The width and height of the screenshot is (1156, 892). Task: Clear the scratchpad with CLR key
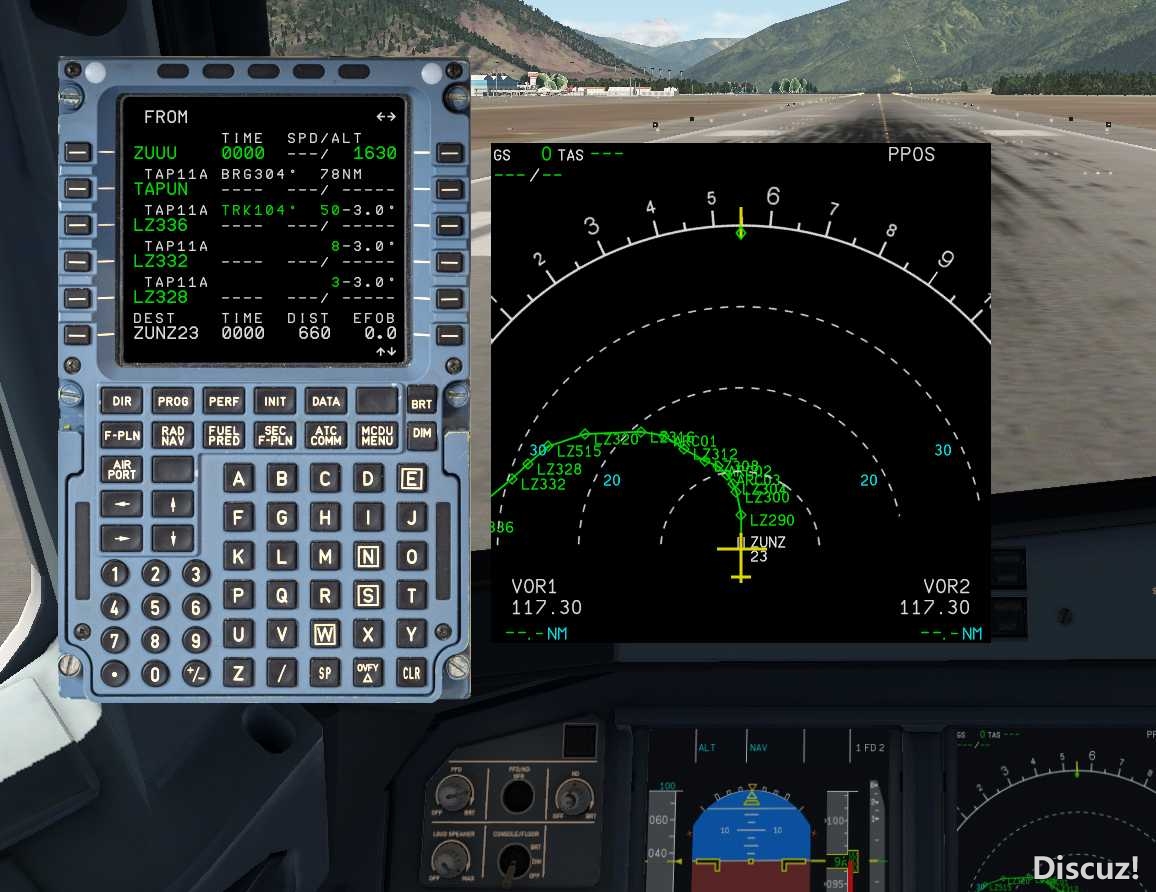pyautogui.click(x=411, y=673)
